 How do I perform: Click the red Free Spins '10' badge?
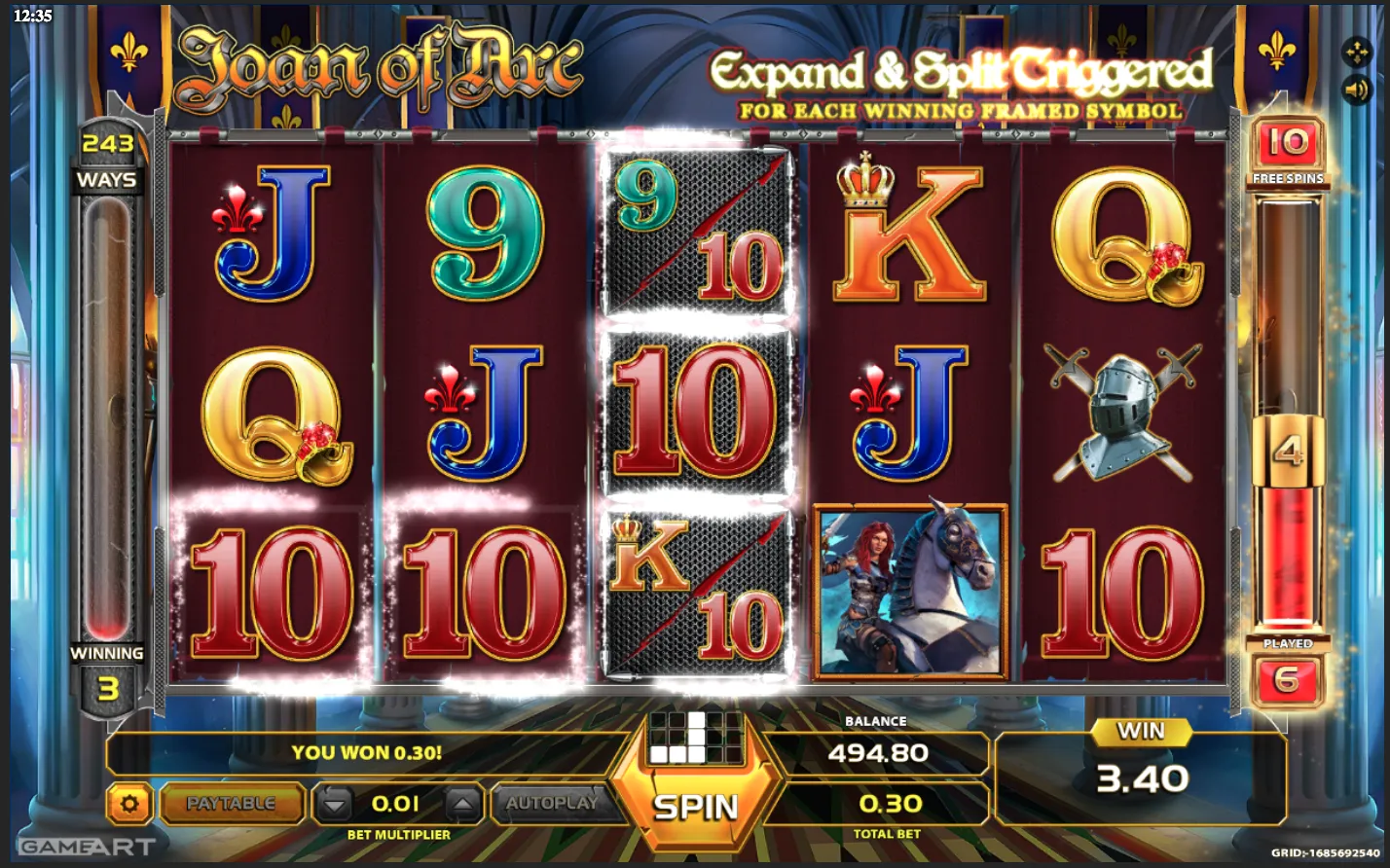1285,143
